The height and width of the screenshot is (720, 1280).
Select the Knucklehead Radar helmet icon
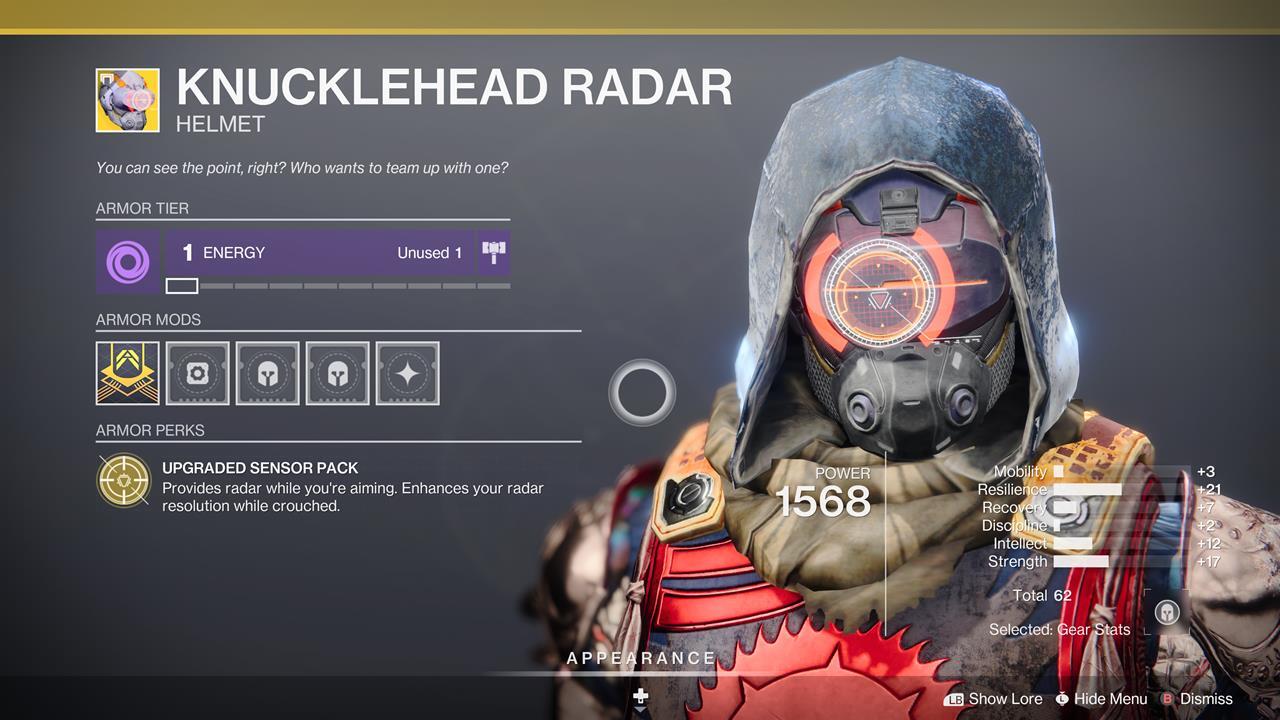(127, 100)
